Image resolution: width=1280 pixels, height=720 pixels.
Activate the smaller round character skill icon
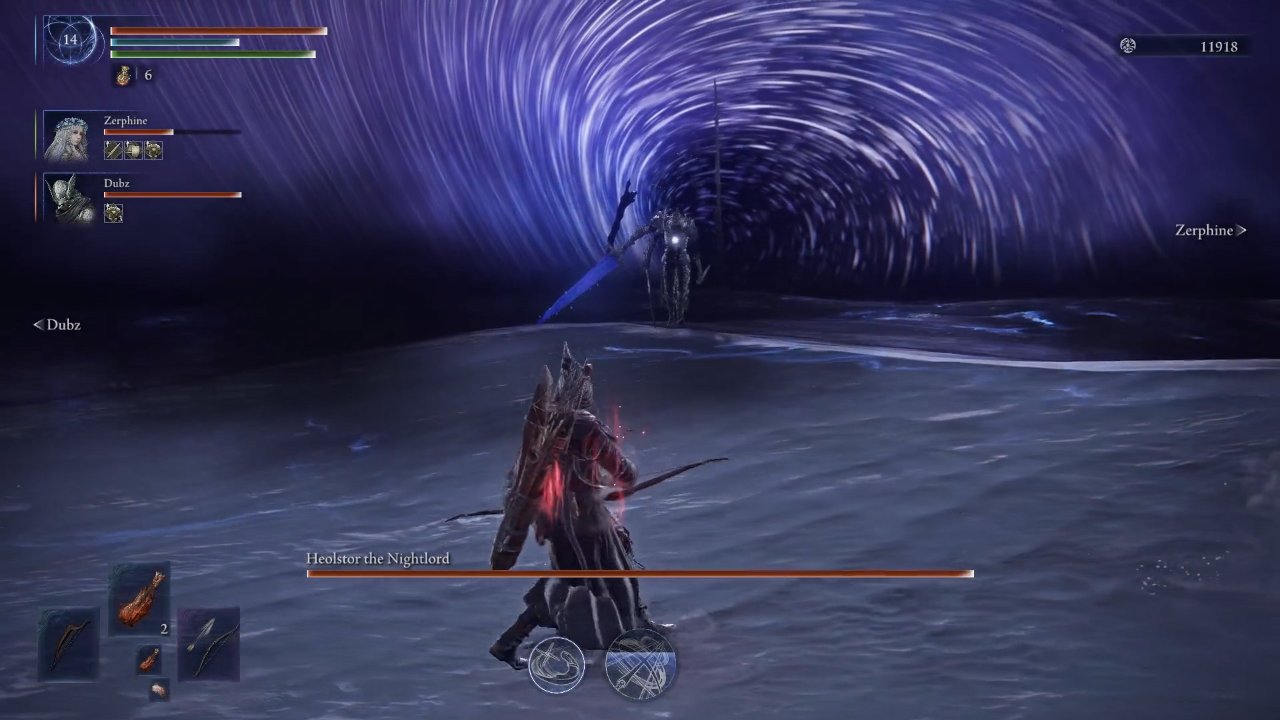[x=556, y=665]
